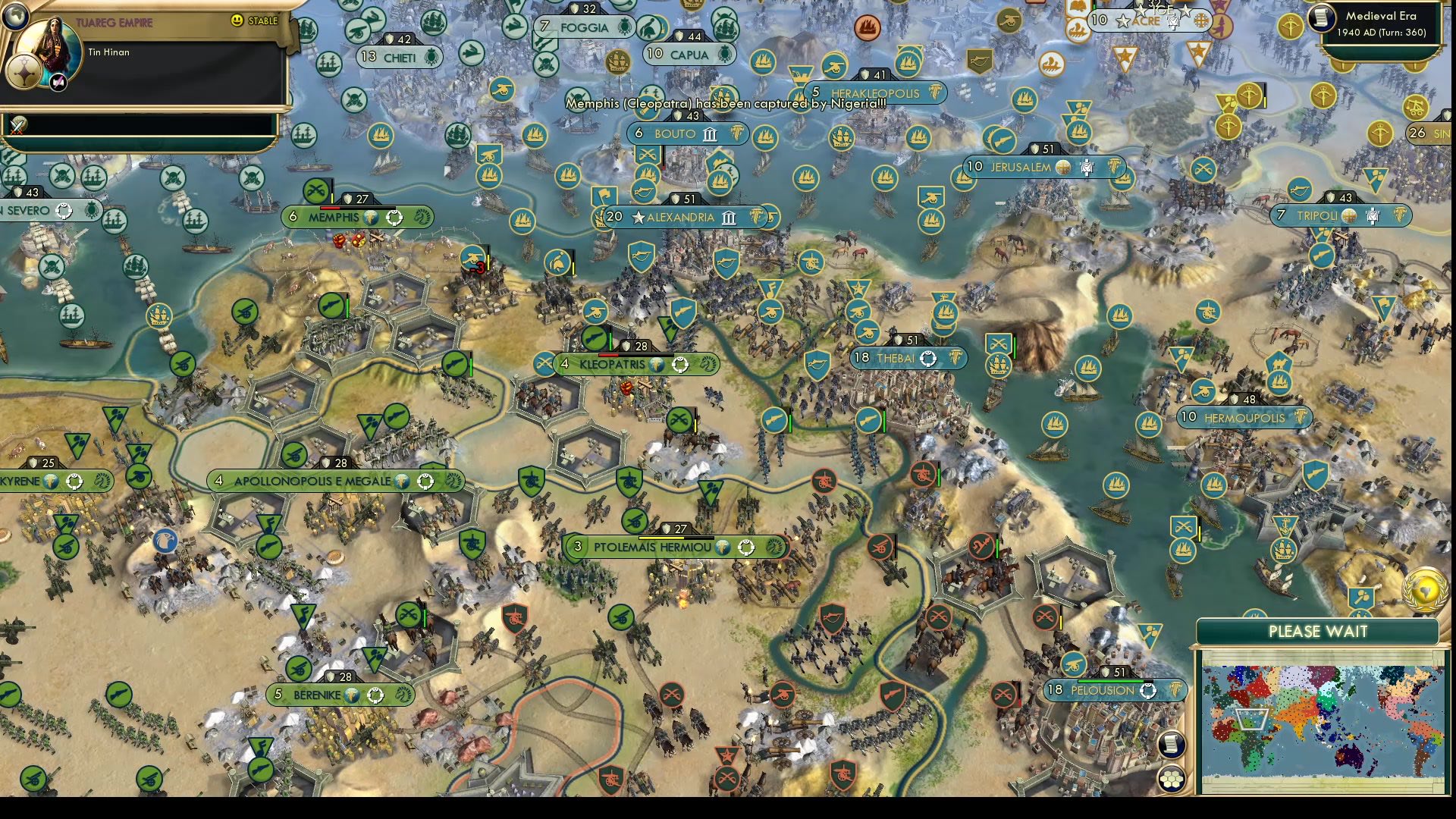Click the STABLE happiness smiley indicator
This screenshot has height=819, width=1456.
(x=239, y=21)
